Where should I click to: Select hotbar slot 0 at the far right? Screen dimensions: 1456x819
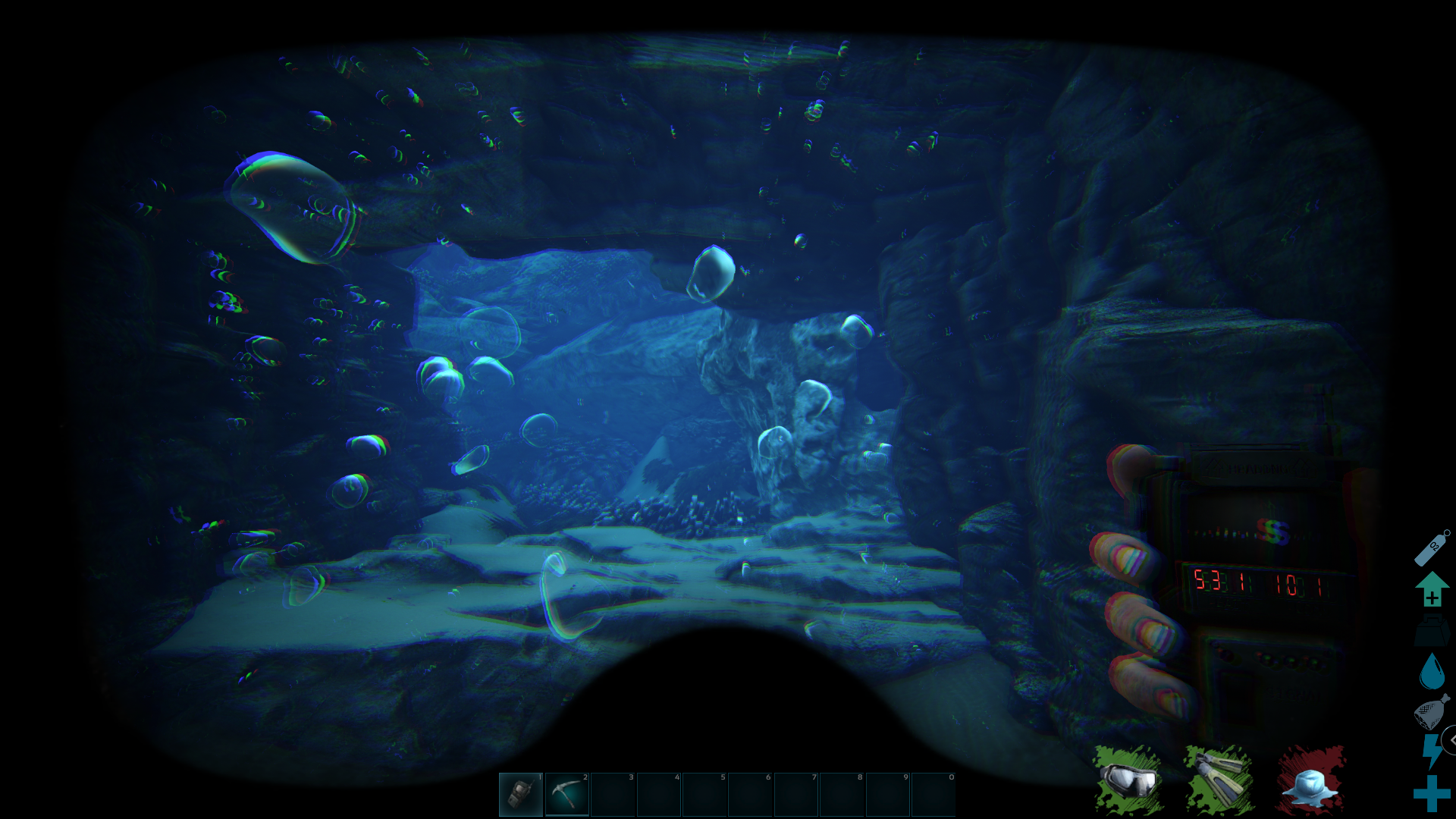tap(933, 793)
